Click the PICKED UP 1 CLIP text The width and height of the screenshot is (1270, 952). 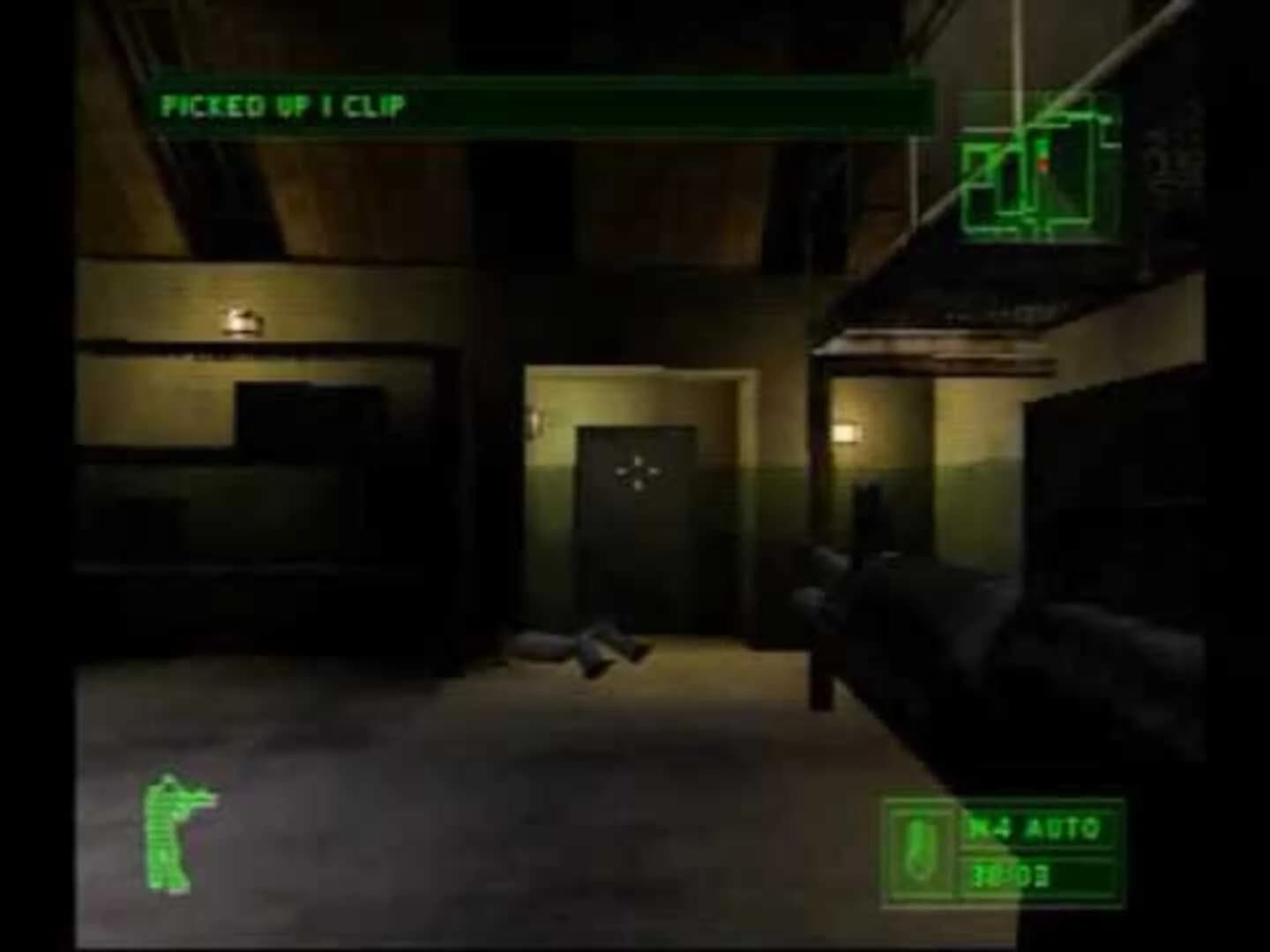click(x=282, y=107)
